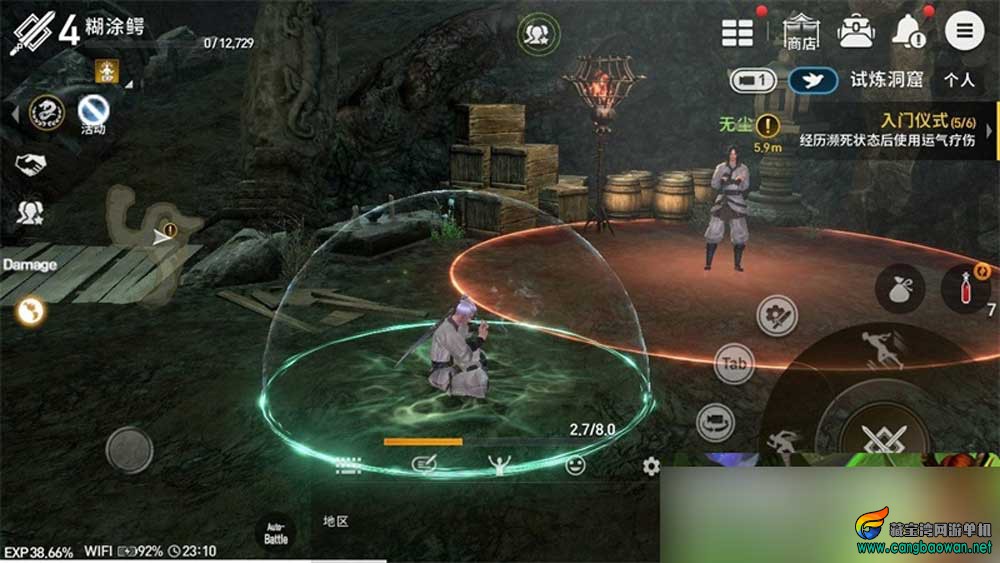Image resolution: width=1000 pixels, height=563 pixels.
Task: Open the backpack inventory
Action: tap(856, 31)
